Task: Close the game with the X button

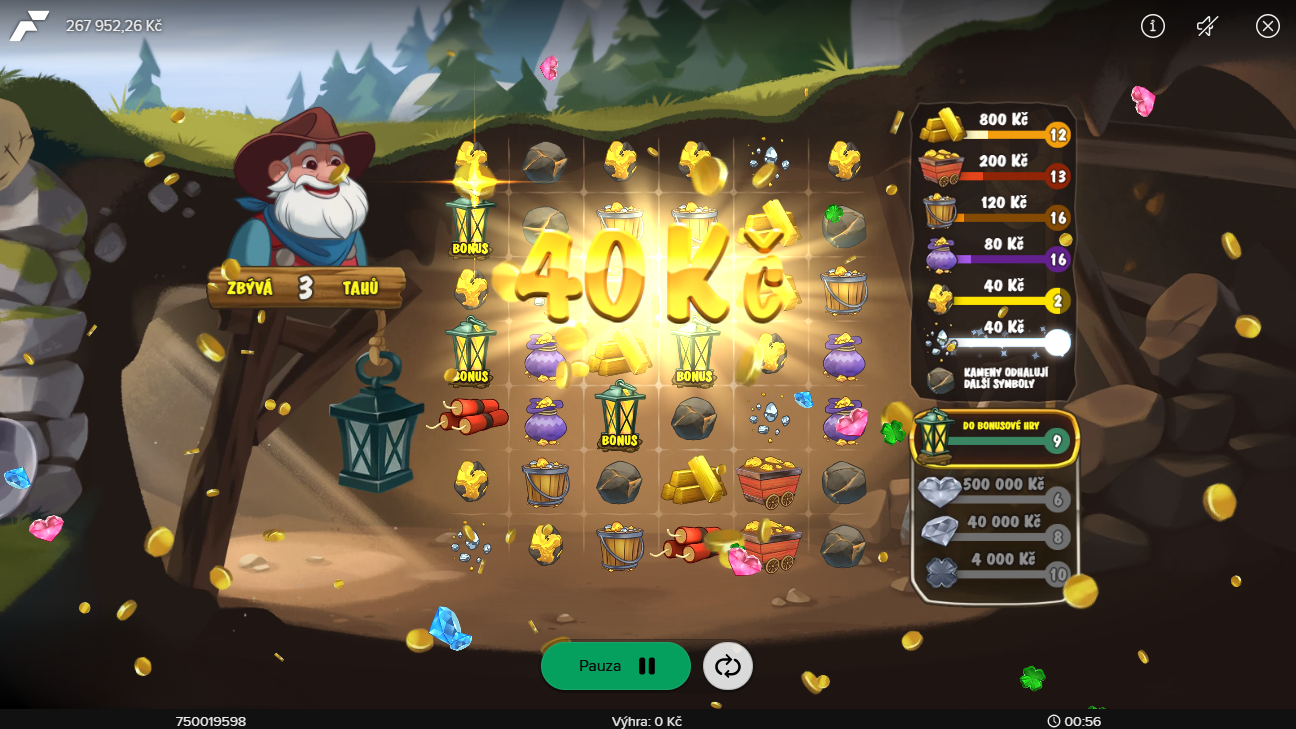Action: pos(1268,26)
